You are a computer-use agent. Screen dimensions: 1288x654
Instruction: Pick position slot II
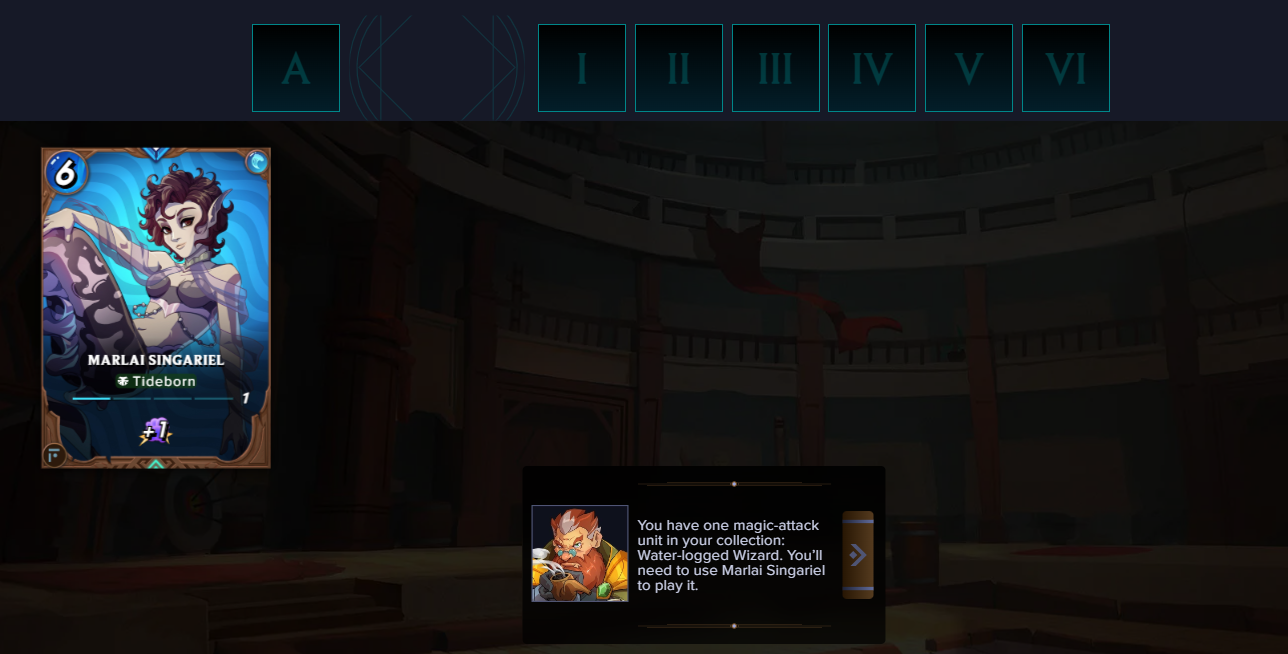point(679,68)
